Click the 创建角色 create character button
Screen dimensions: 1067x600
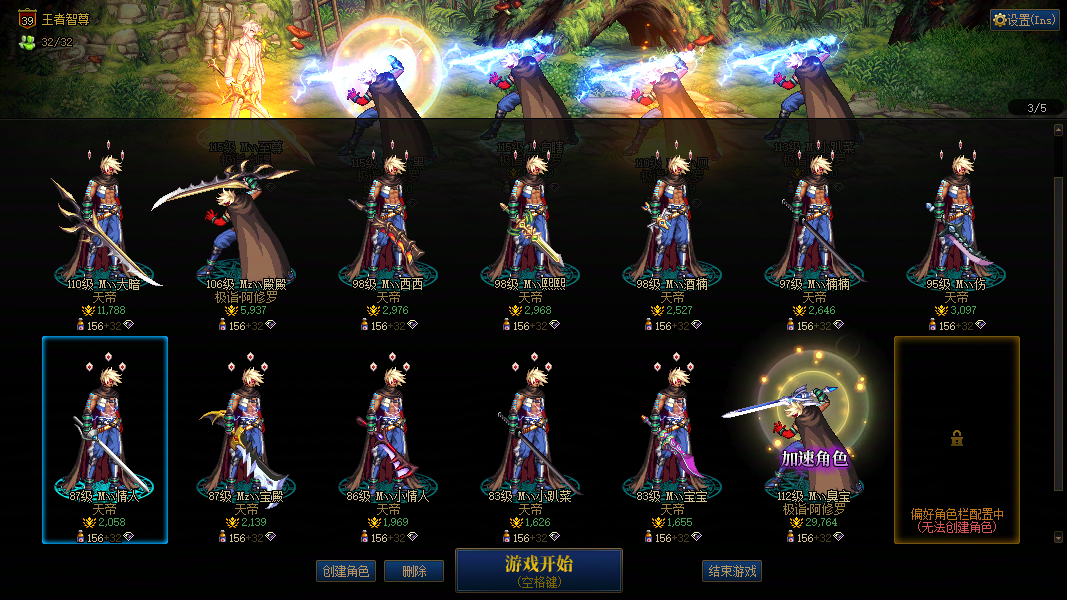[x=344, y=571]
